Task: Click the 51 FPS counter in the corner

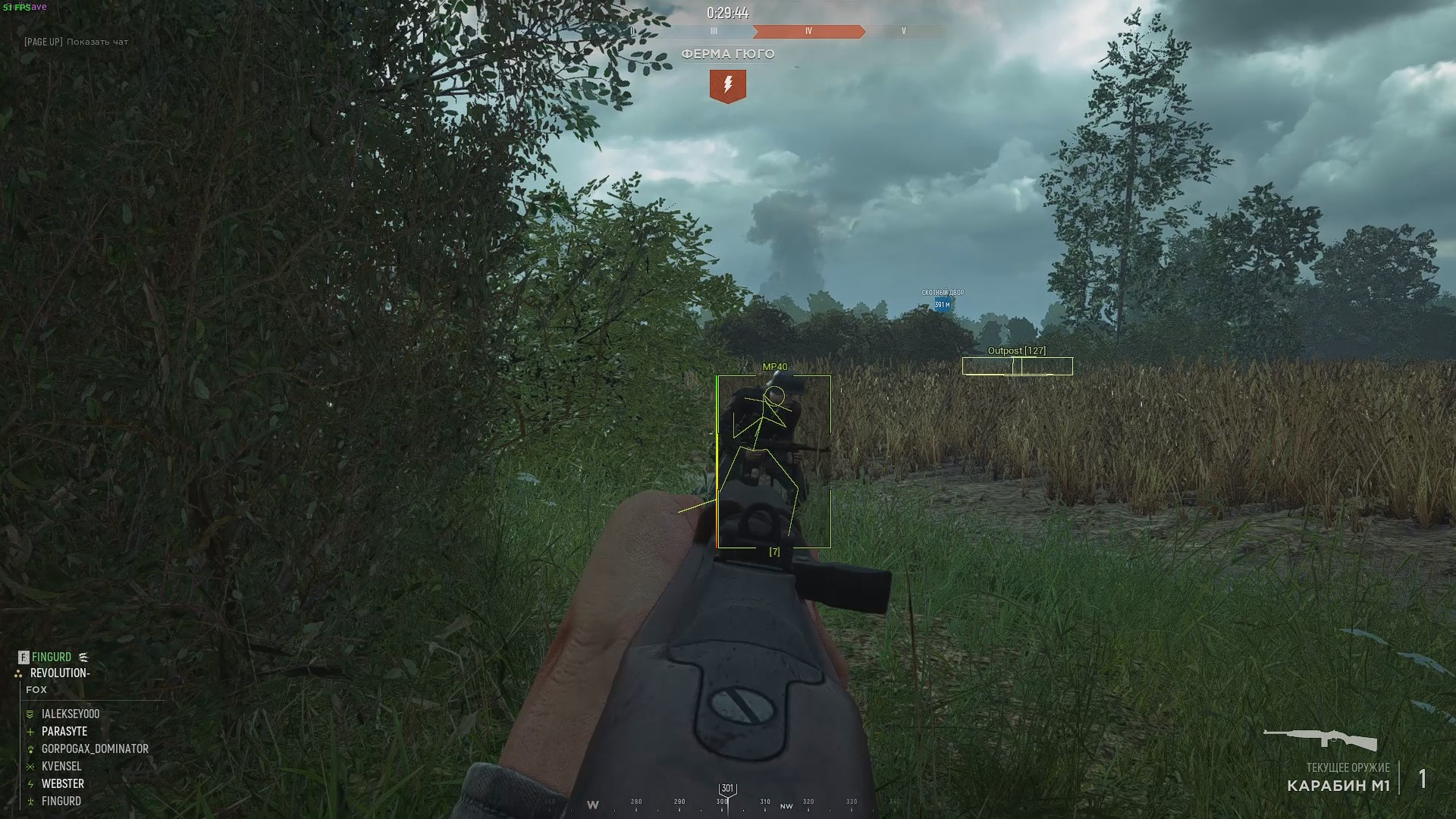Action: (x=15, y=6)
